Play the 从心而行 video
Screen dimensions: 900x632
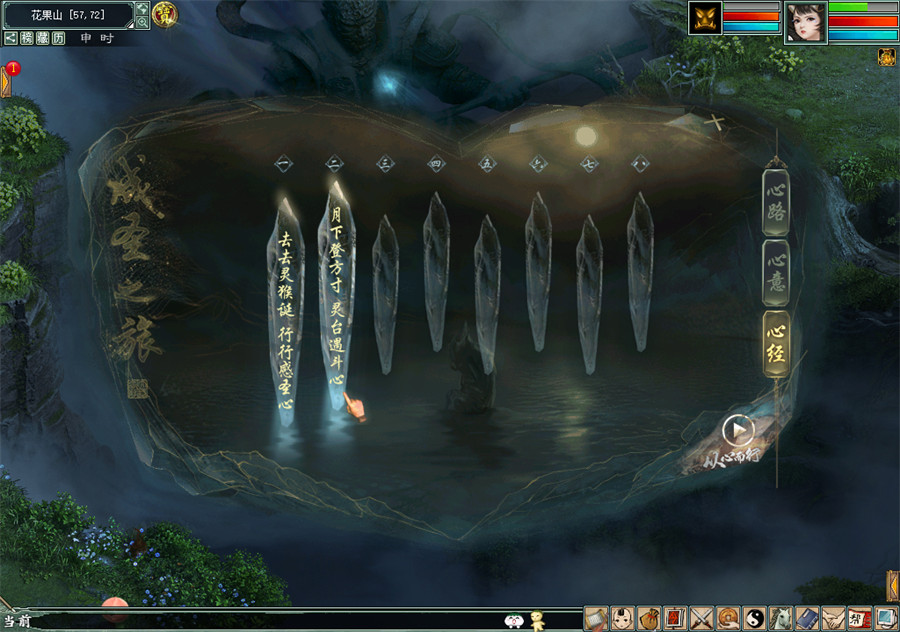point(738,431)
